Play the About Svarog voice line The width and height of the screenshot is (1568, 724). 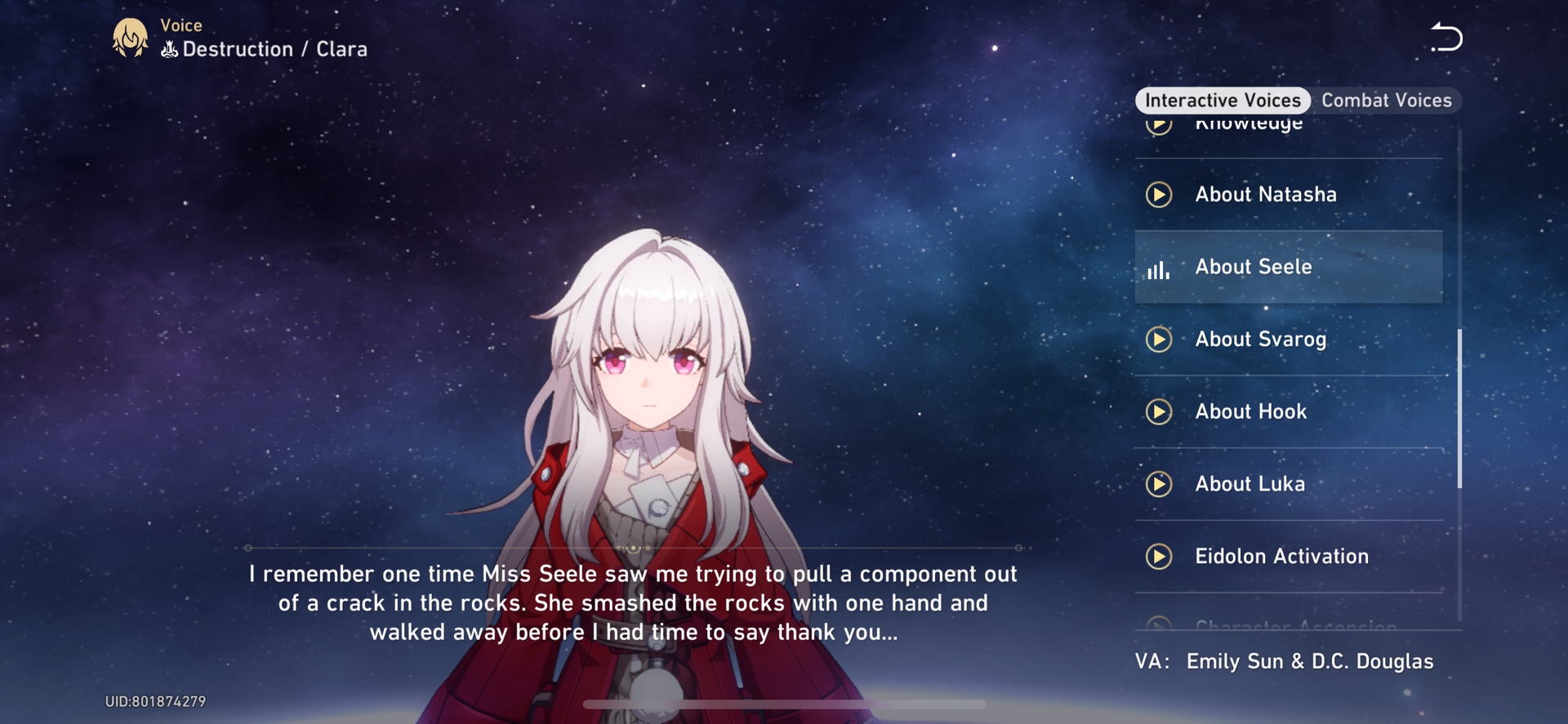pyautogui.click(x=1158, y=340)
